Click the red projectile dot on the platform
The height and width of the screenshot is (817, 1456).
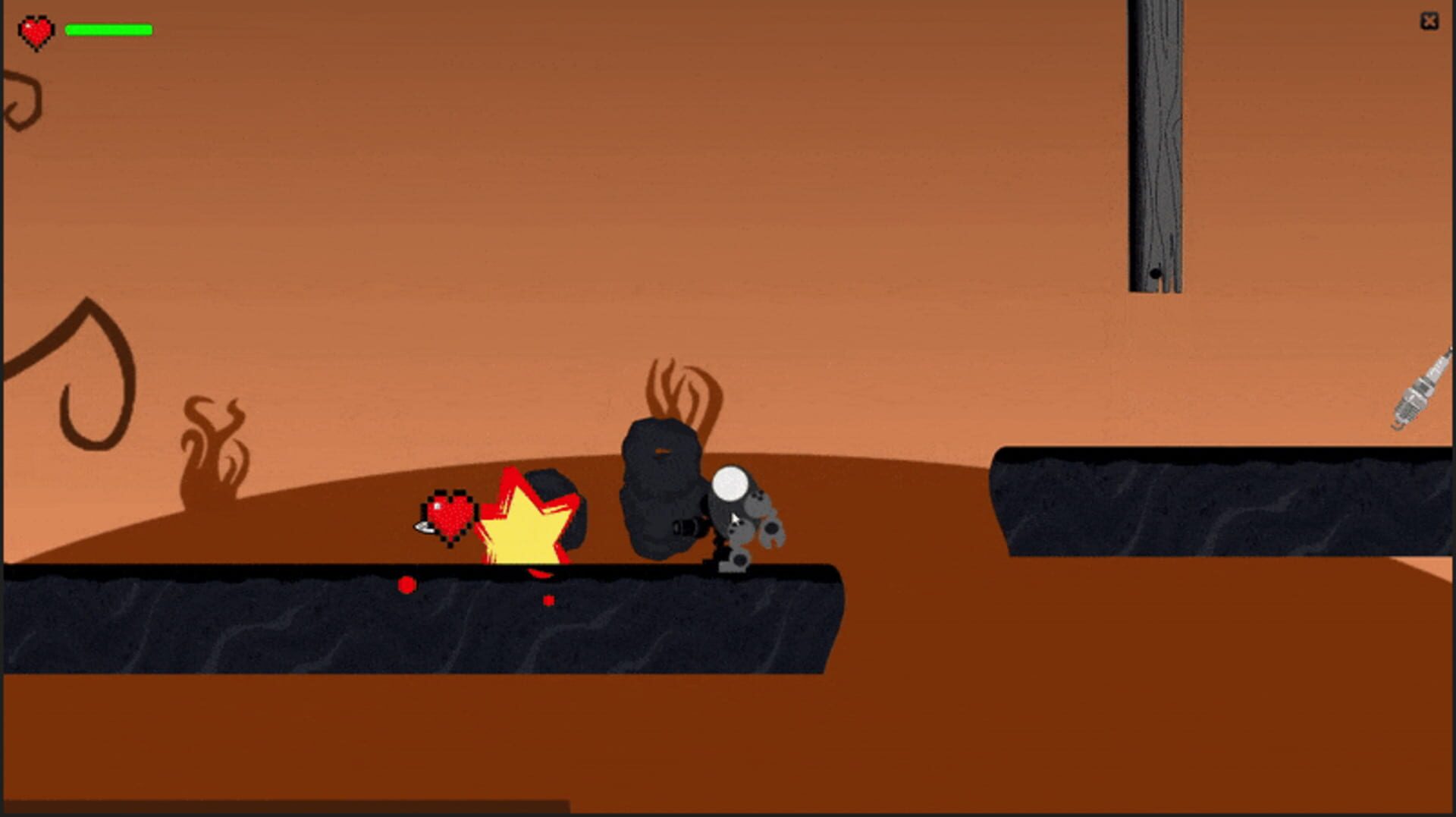(407, 583)
